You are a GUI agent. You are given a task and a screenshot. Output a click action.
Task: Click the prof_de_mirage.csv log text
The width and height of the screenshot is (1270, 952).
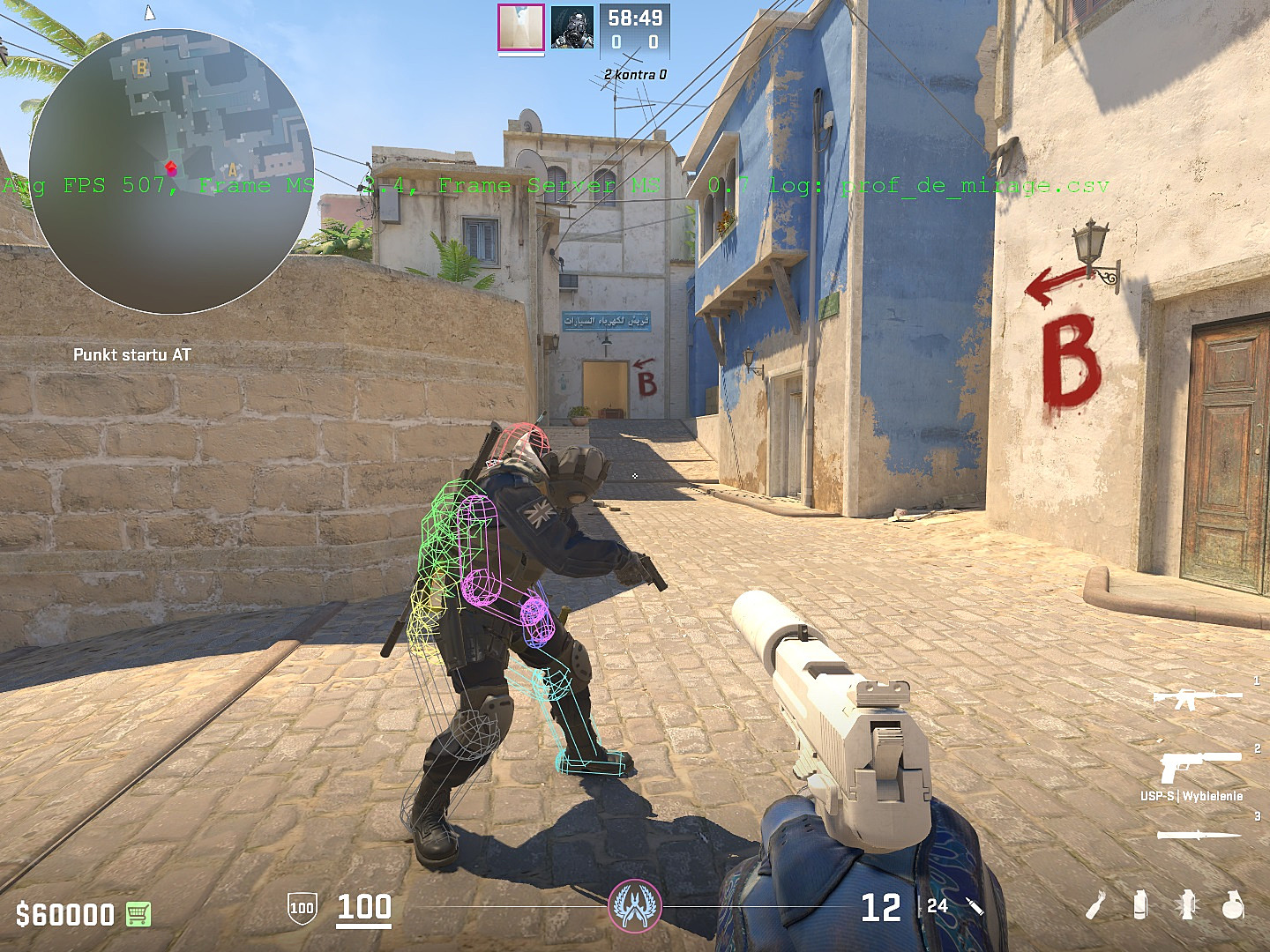click(973, 185)
